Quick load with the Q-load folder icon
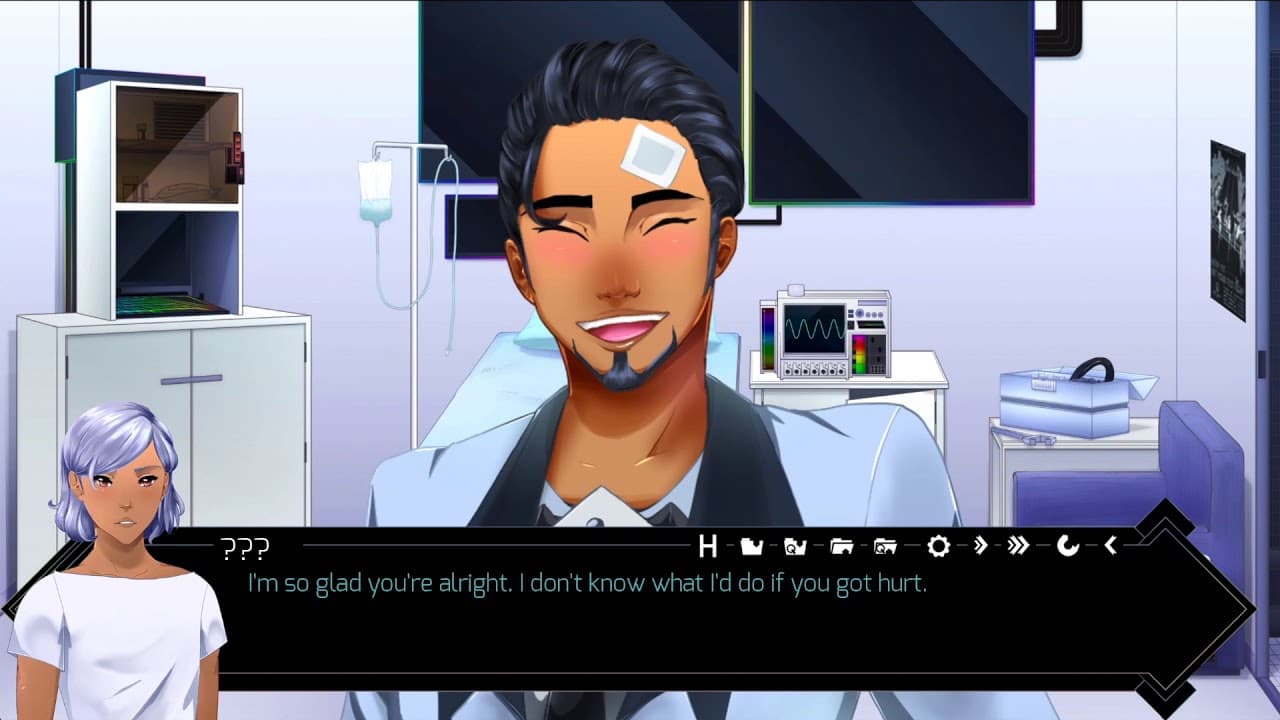Image resolution: width=1280 pixels, height=720 pixels. (x=885, y=545)
